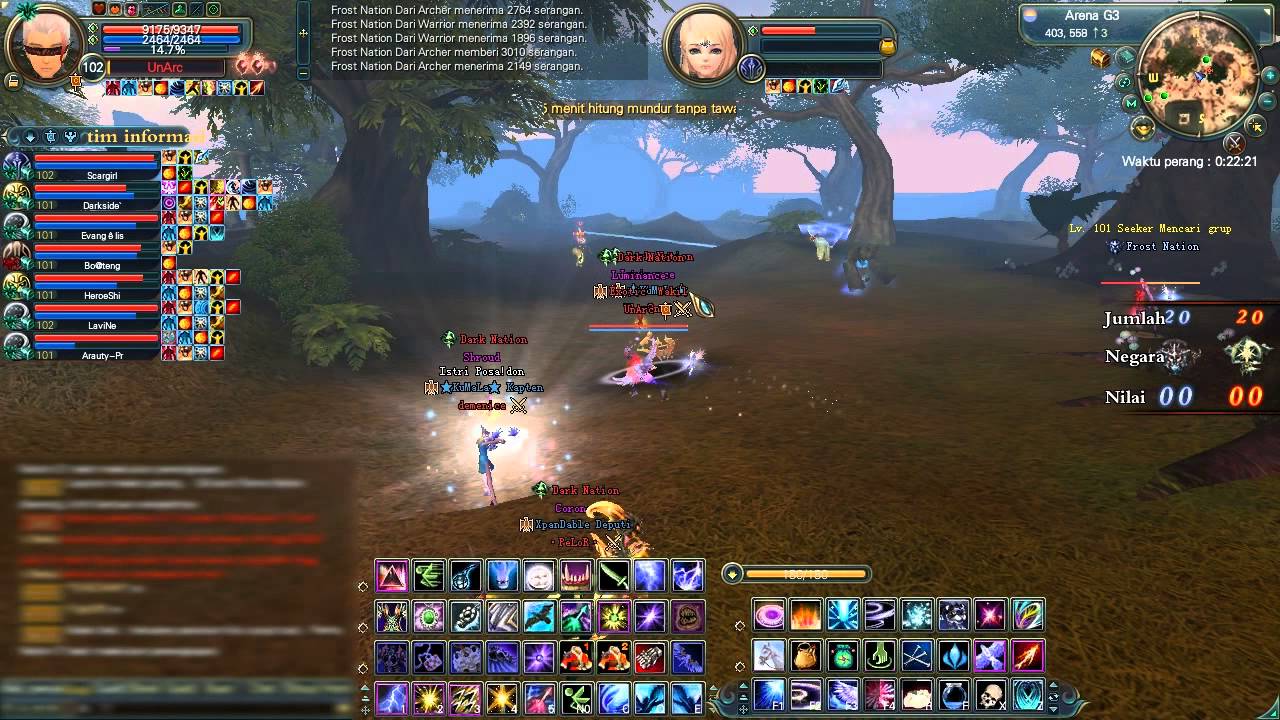Open the world map with the M button
The image size is (1280, 720).
click(1131, 104)
